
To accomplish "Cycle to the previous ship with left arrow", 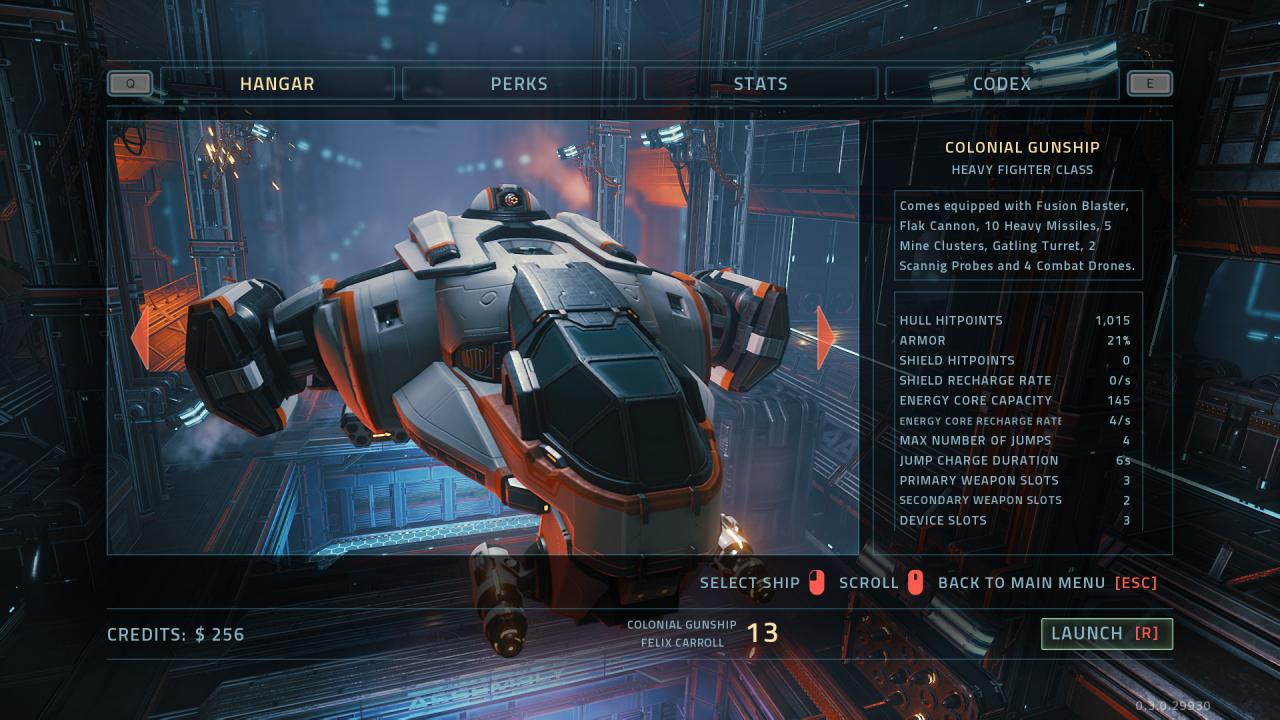I will point(140,337).
